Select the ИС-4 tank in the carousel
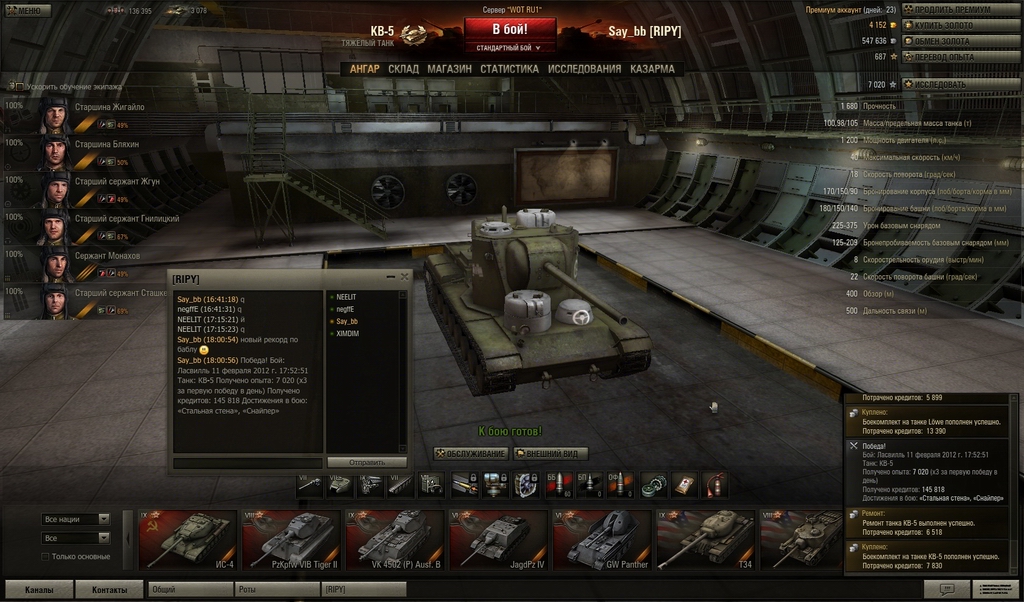Image resolution: width=1024 pixels, height=602 pixels. [x=187, y=539]
